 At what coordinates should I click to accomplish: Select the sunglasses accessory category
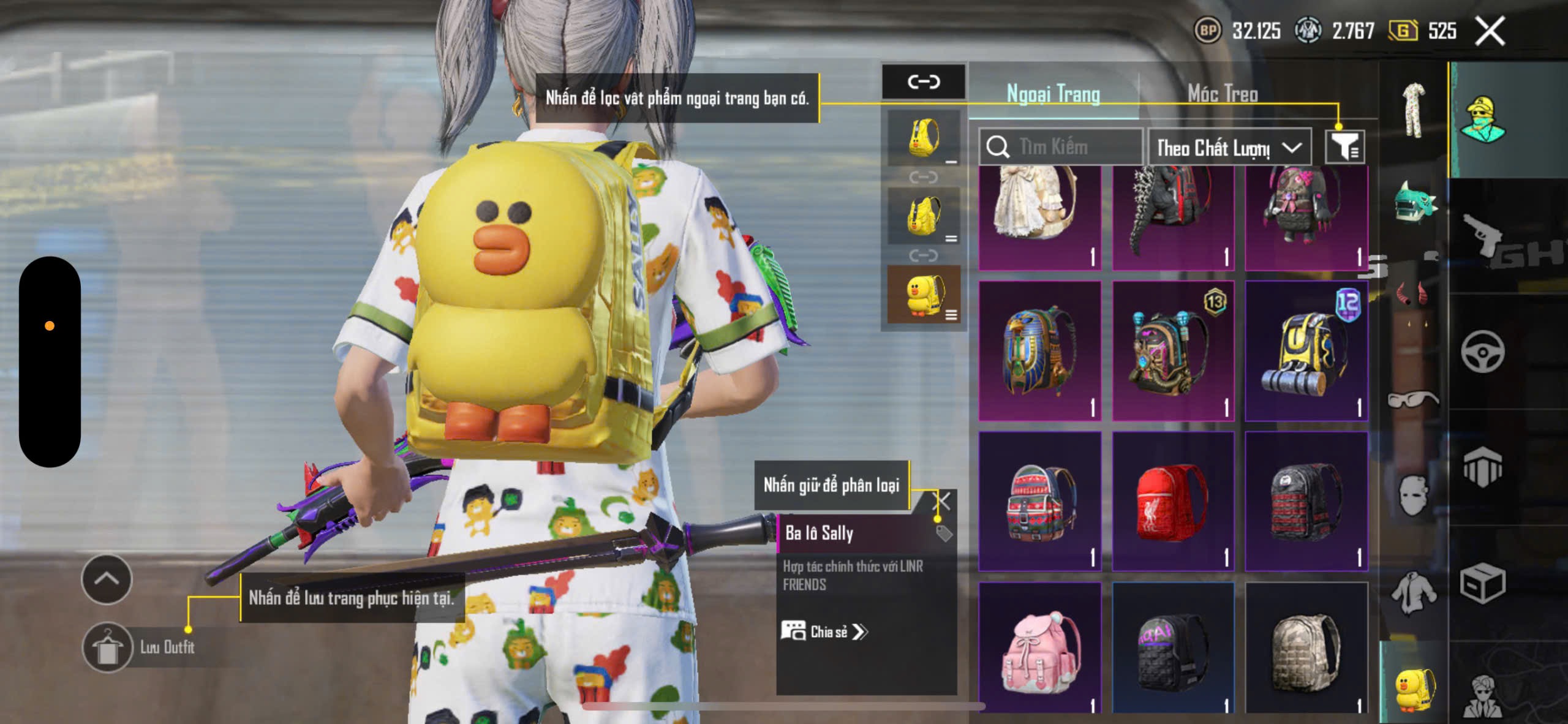pos(1413,399)
